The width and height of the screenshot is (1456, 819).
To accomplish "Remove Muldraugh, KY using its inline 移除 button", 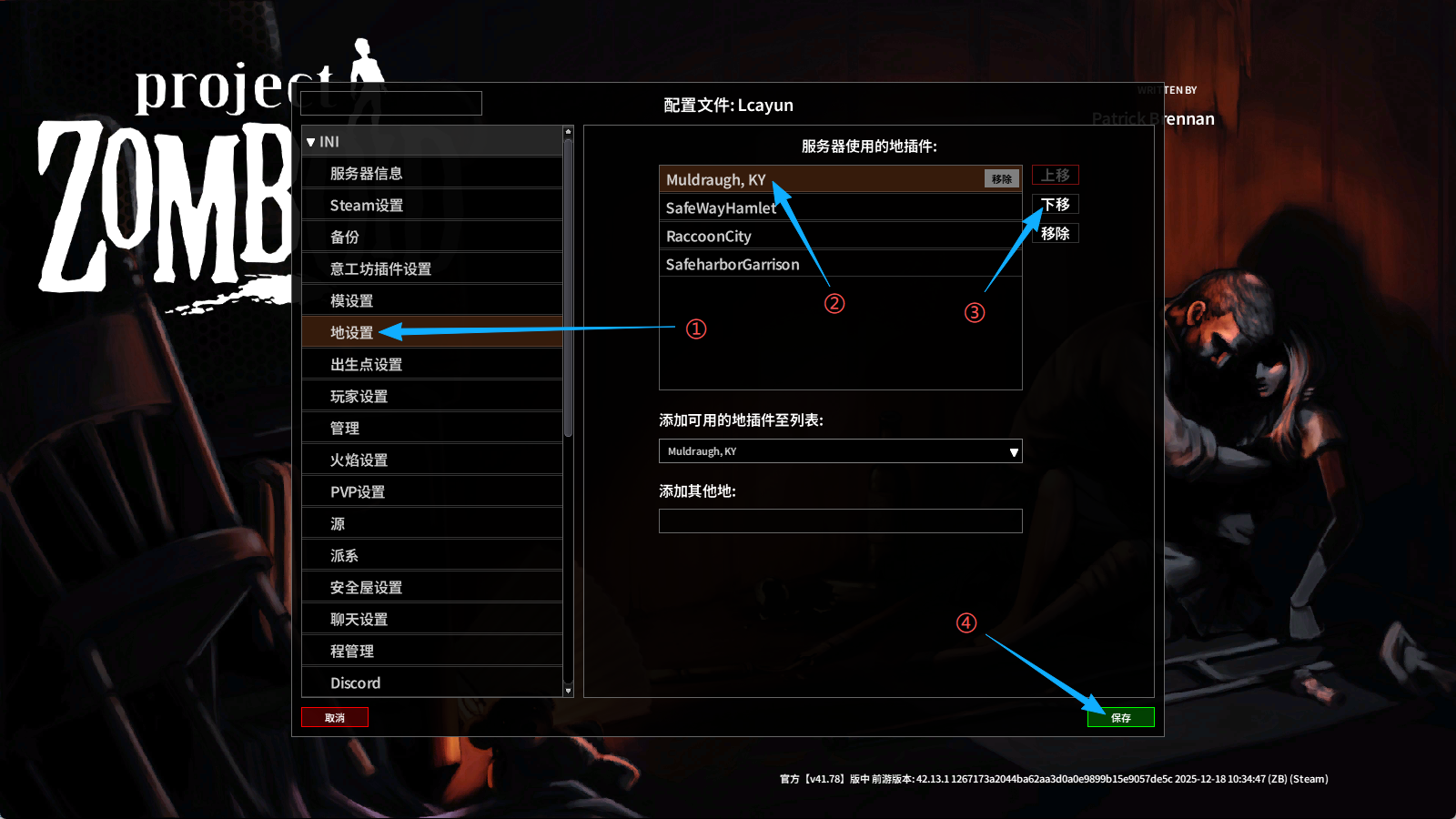I will 1001,179.
